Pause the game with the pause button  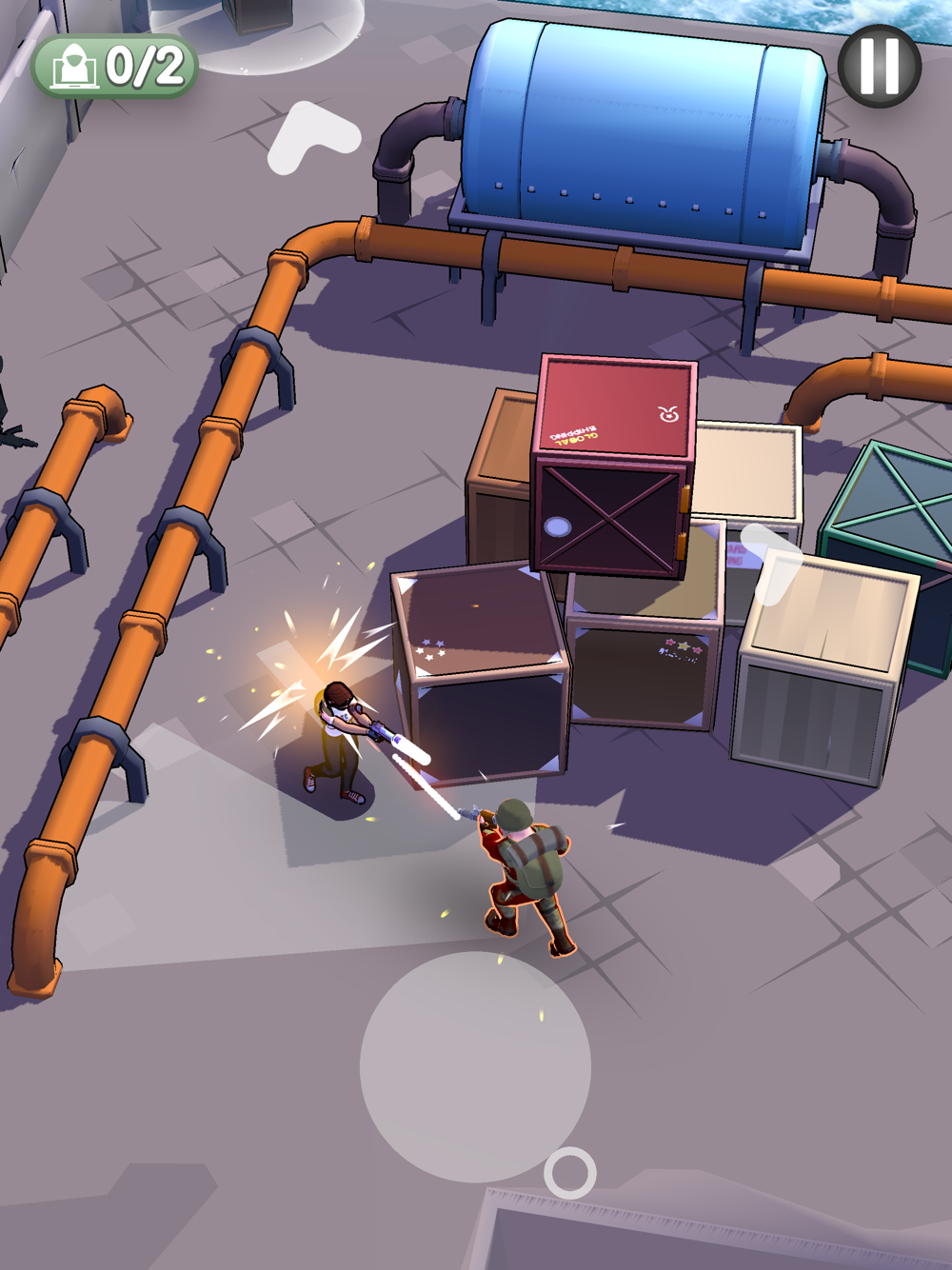(879, 65)
